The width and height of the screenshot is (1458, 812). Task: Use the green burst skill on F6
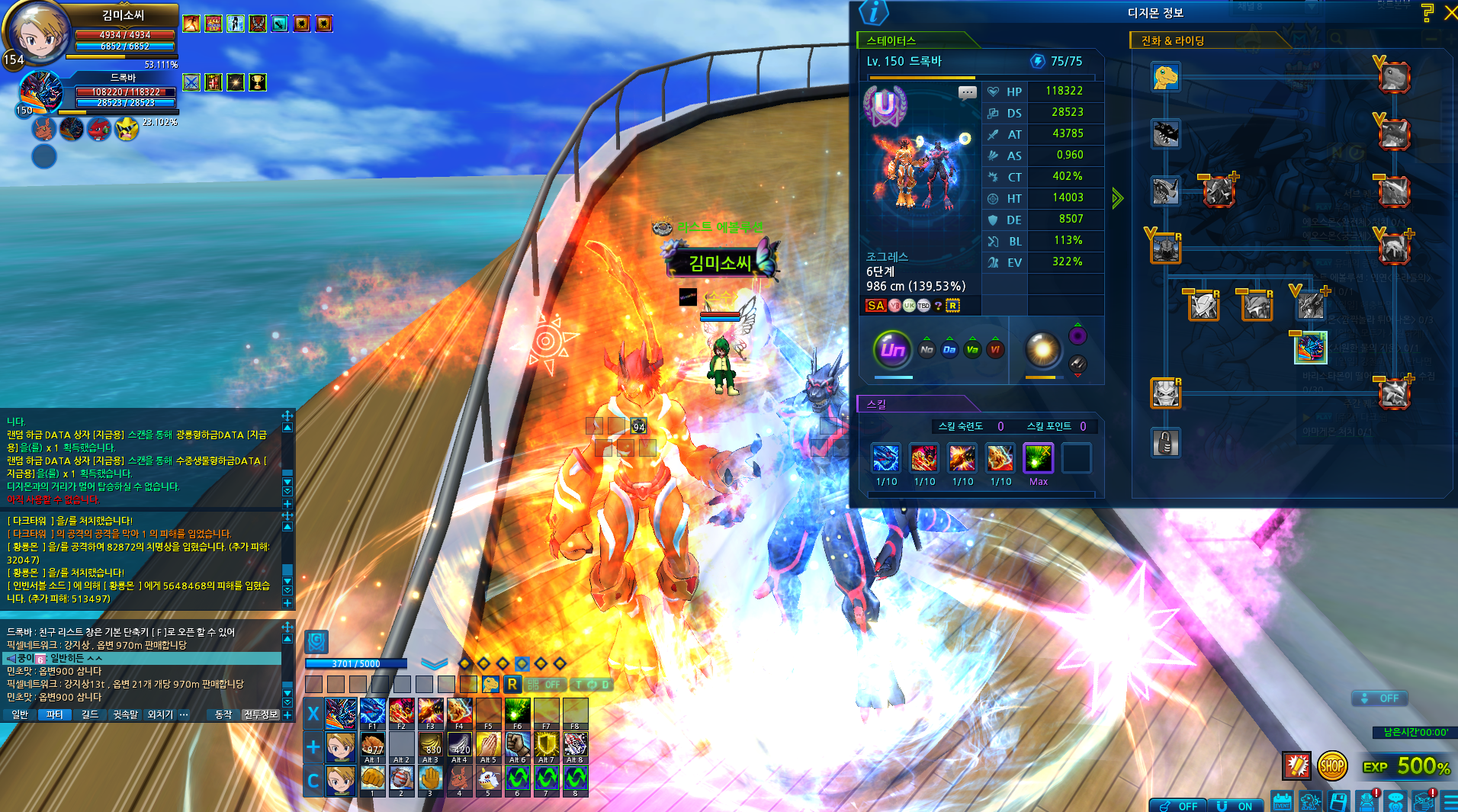tap(517, 711)
